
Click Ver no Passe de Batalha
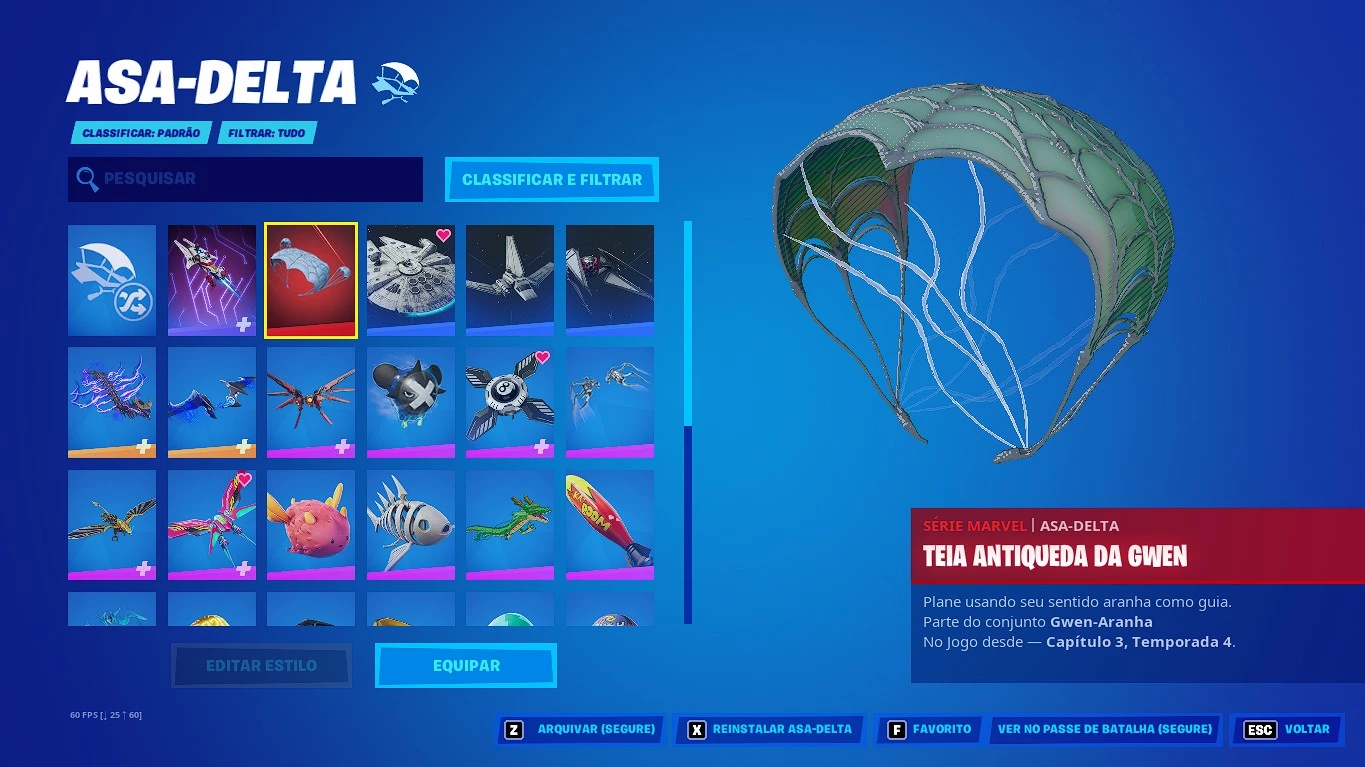1104,729
